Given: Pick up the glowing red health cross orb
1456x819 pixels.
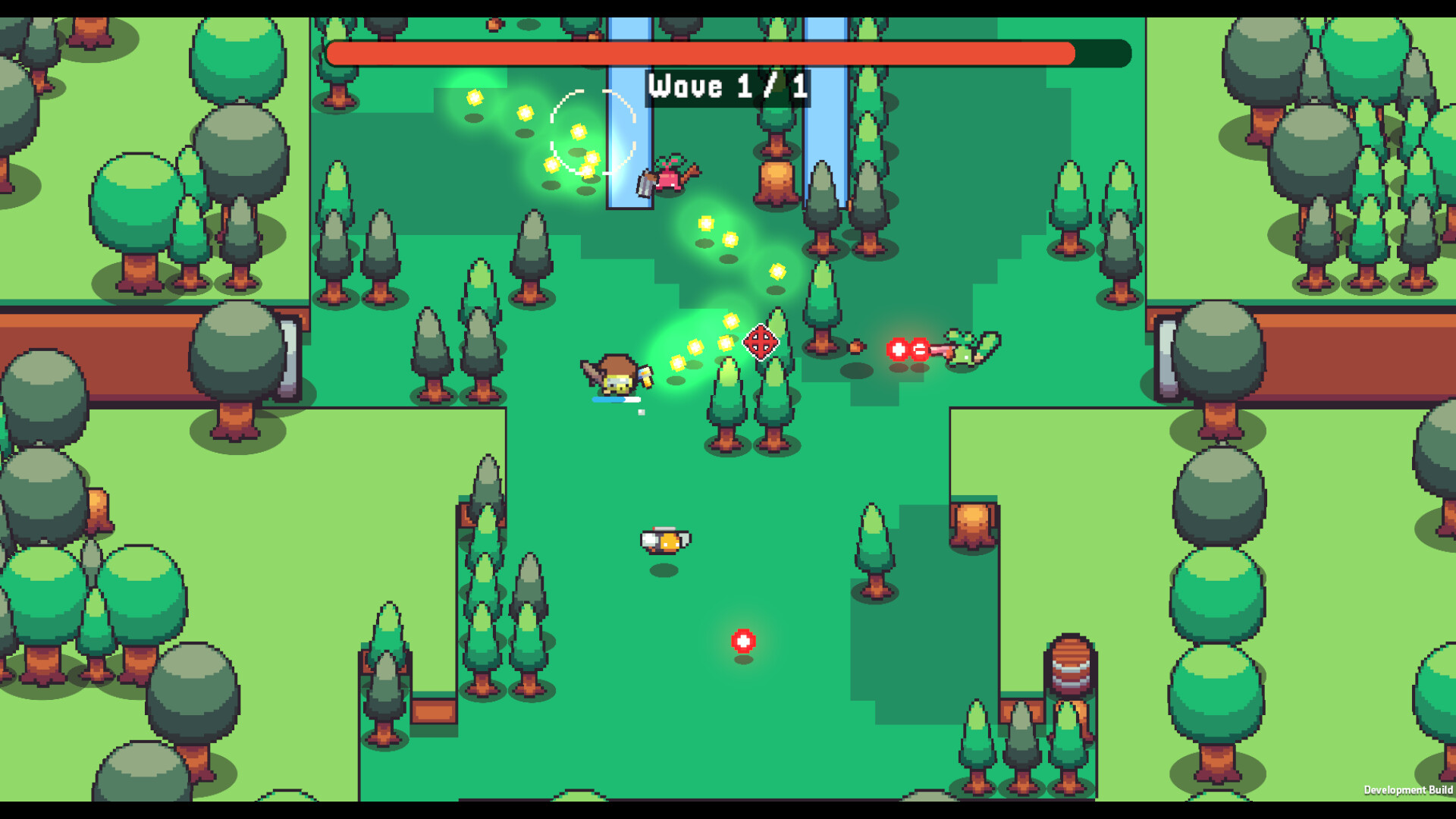Looking at the screenshot, I should pos(743,640).
